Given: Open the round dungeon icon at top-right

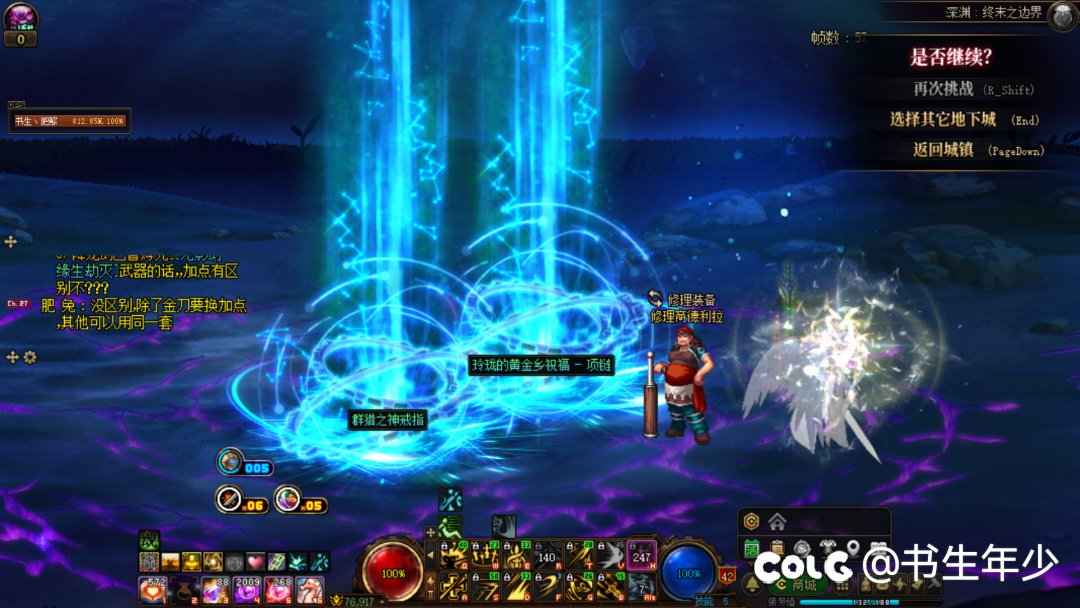Looking at the screenshot, I should point(1061,16).
